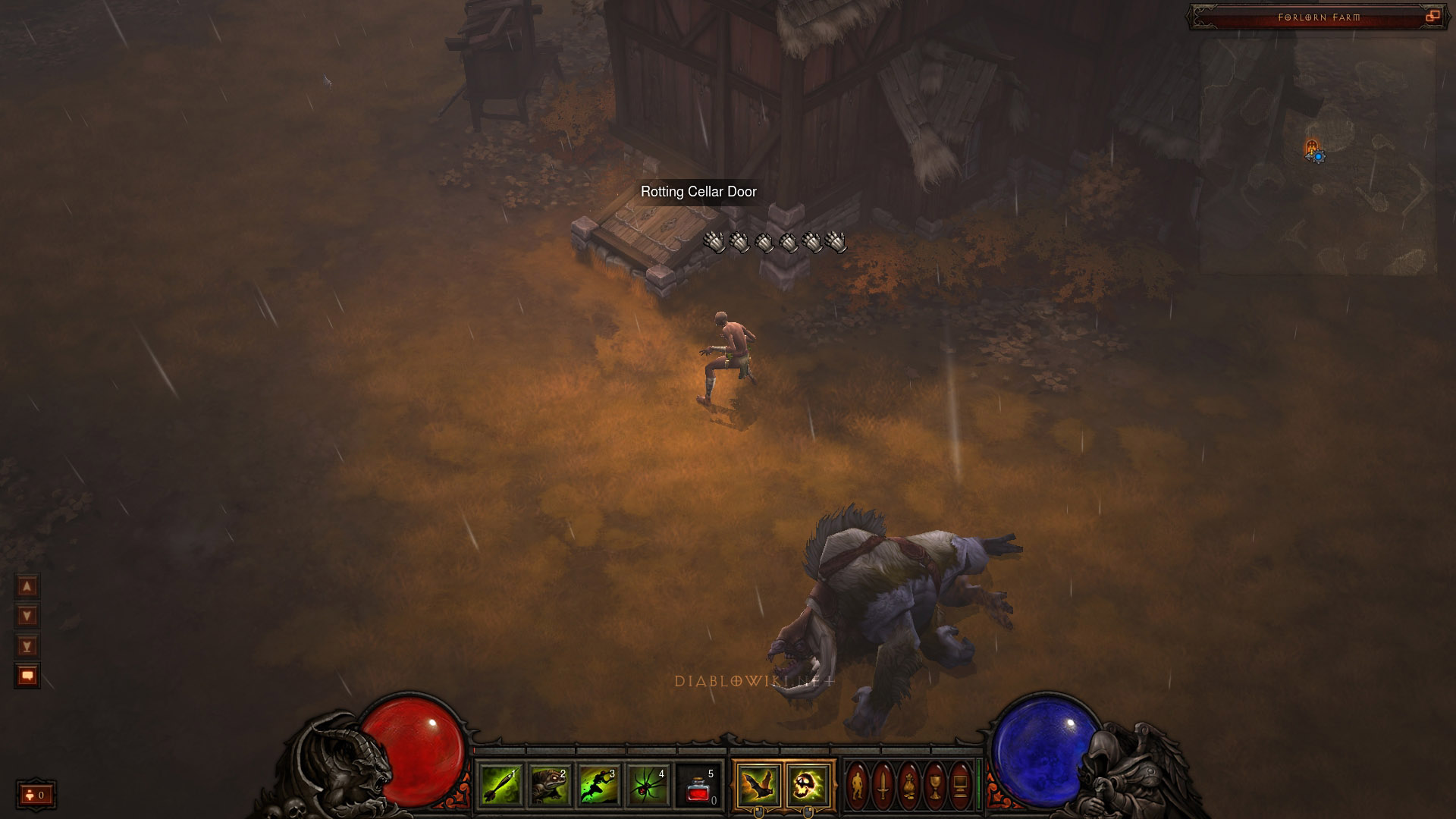Viewport: 1456px width, 819px height.
Task: Cast the spider skill in slot 4
Action: tap(648, 785)
